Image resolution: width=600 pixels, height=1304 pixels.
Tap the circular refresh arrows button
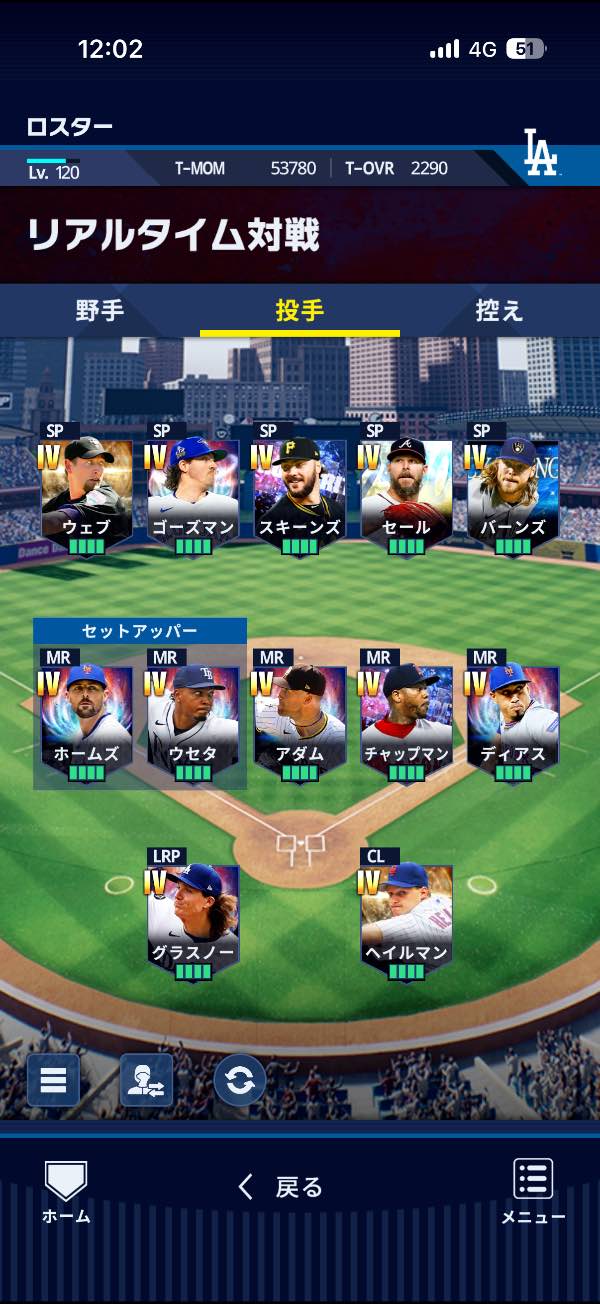pyautogui.click(x=240, y=1080)
